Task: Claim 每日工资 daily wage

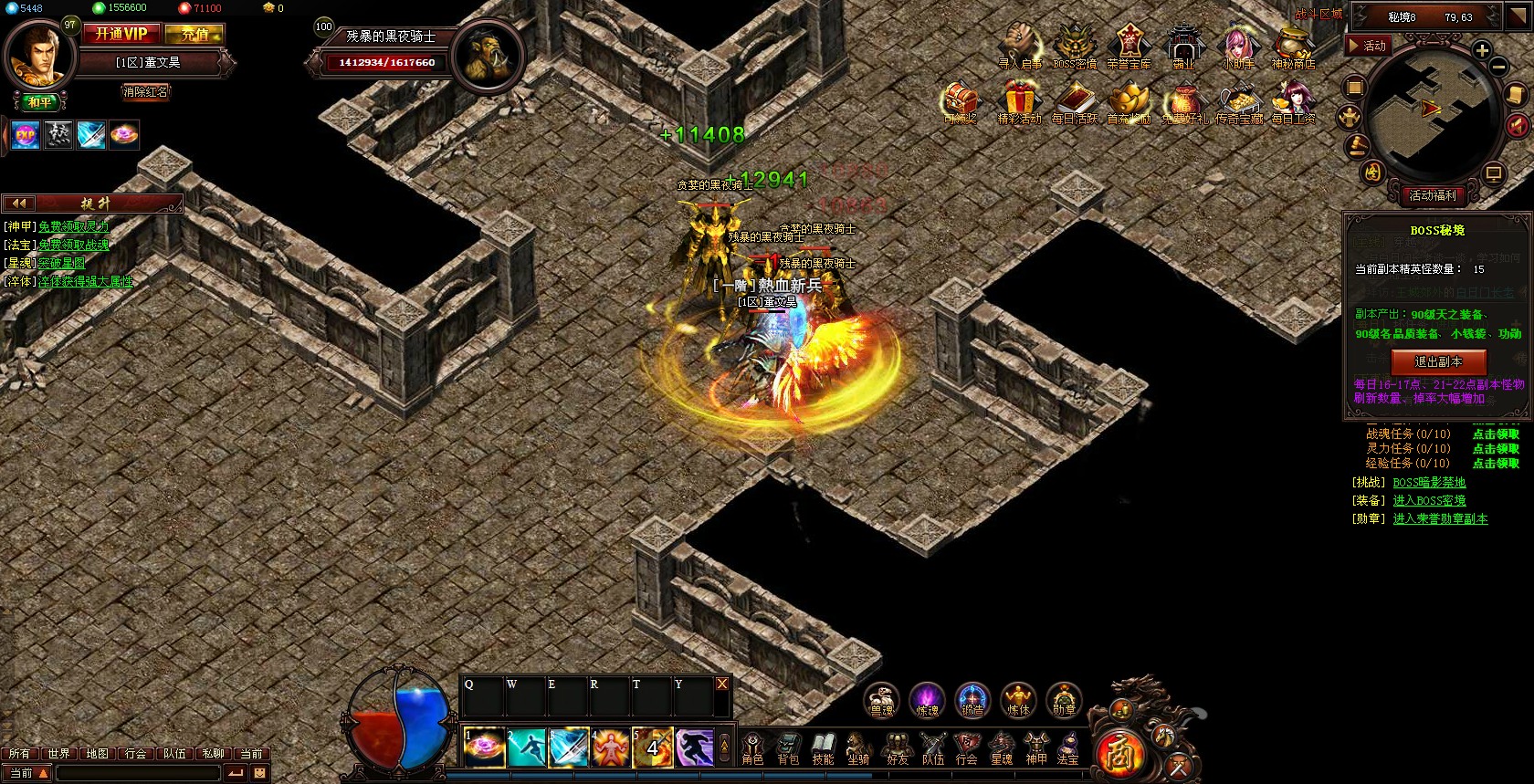Action: (1293, 101)
